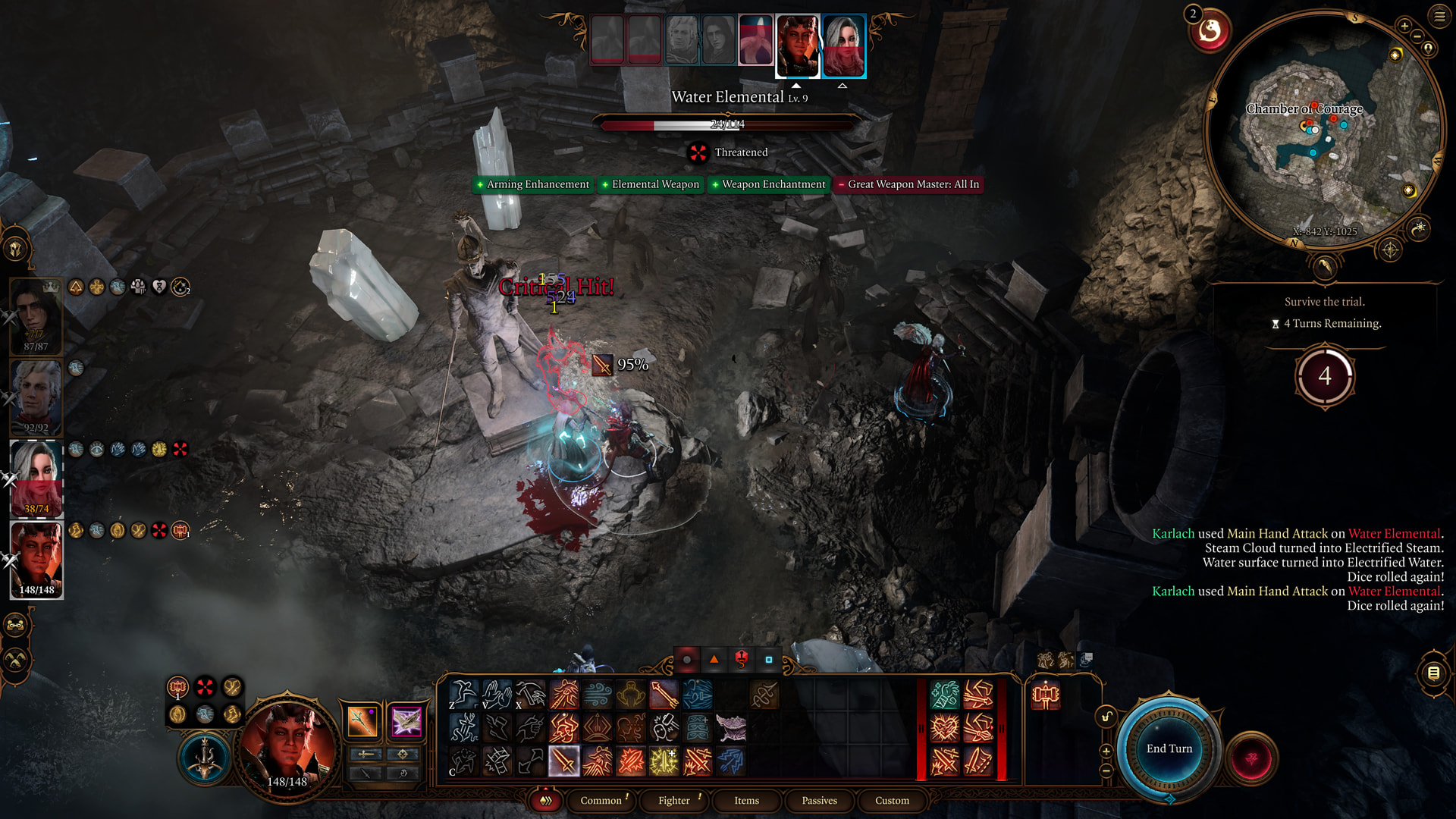The width and height of the screenshot is (1456, 819).
Task: Click the hammer ability in the side panel
Action: [1046, 695]
